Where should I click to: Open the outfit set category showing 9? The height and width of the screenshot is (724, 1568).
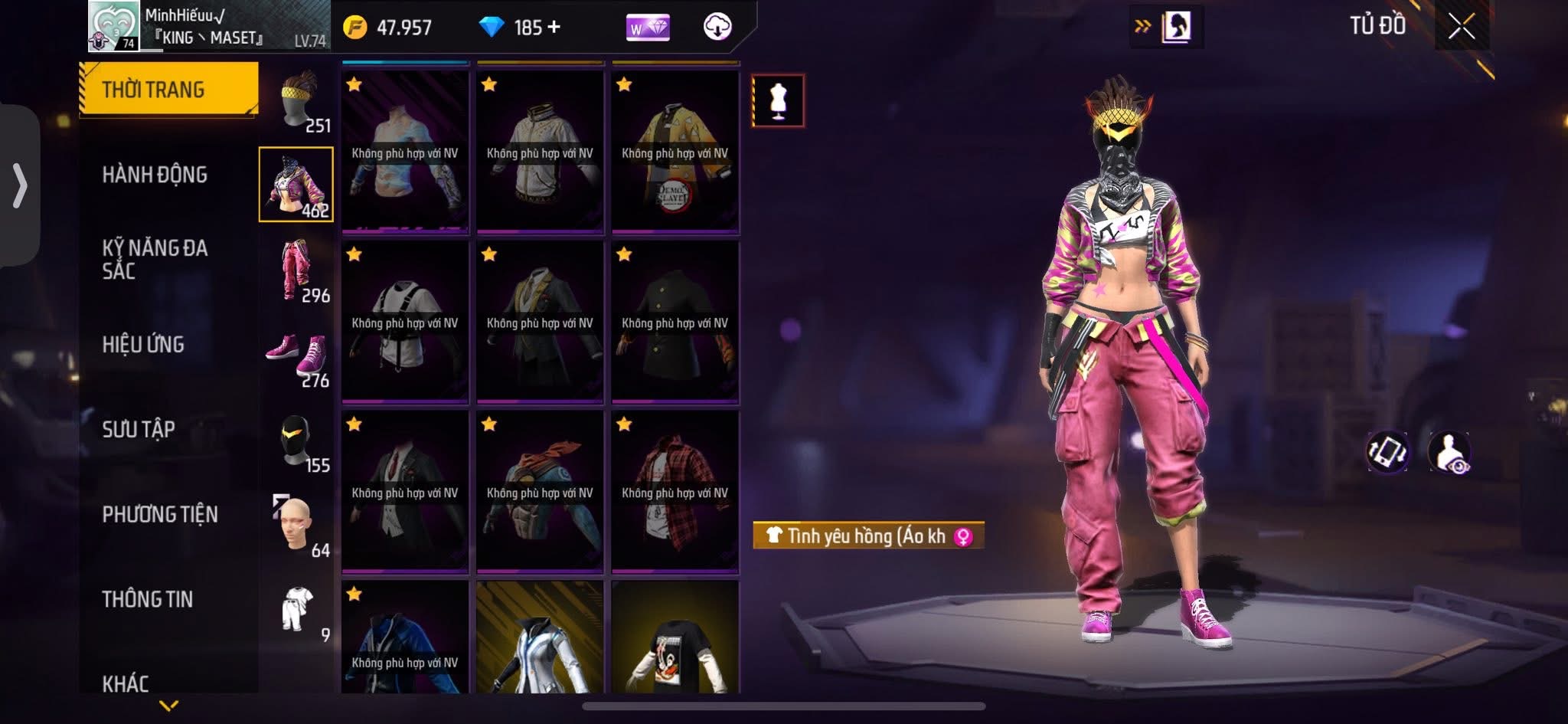point(299,611)
